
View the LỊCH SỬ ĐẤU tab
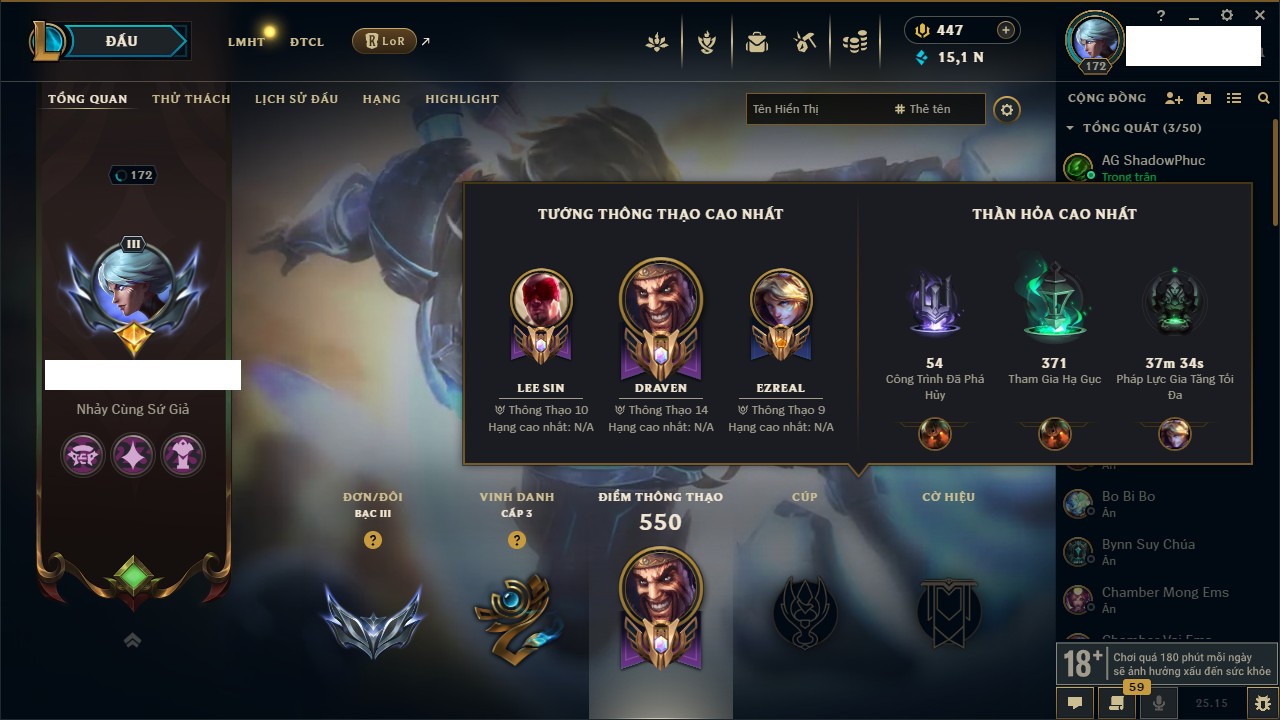pyautogui.click(x=296, y=99)
